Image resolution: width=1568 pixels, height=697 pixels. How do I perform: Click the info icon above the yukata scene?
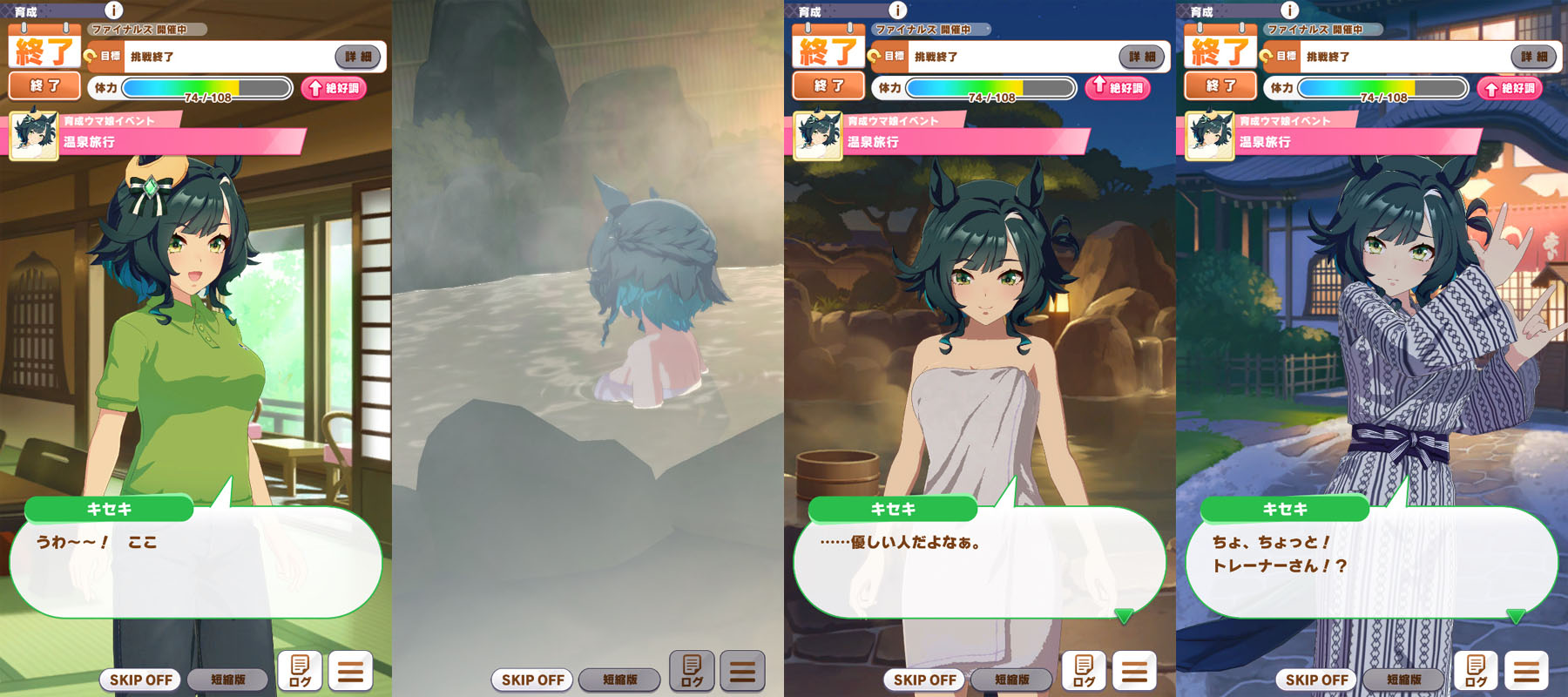coord(1290,10)
